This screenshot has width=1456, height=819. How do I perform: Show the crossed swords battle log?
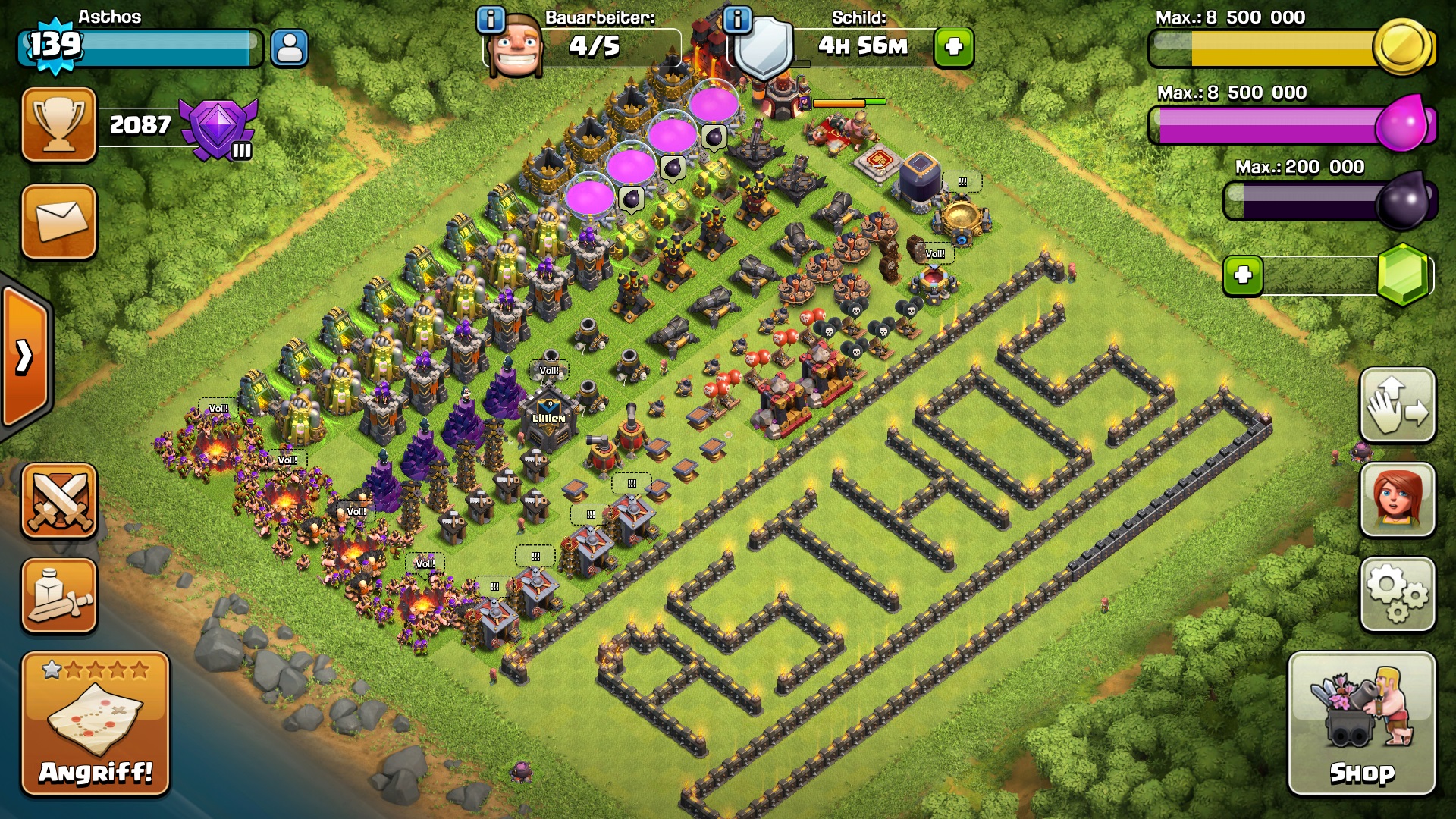[59, 501]
